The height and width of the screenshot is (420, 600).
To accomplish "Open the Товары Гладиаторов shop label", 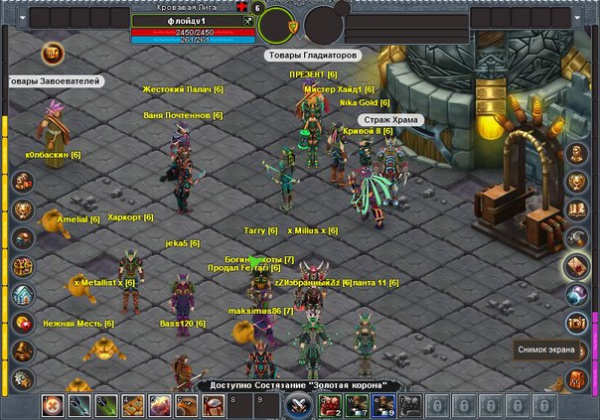I will click(311, 56).
